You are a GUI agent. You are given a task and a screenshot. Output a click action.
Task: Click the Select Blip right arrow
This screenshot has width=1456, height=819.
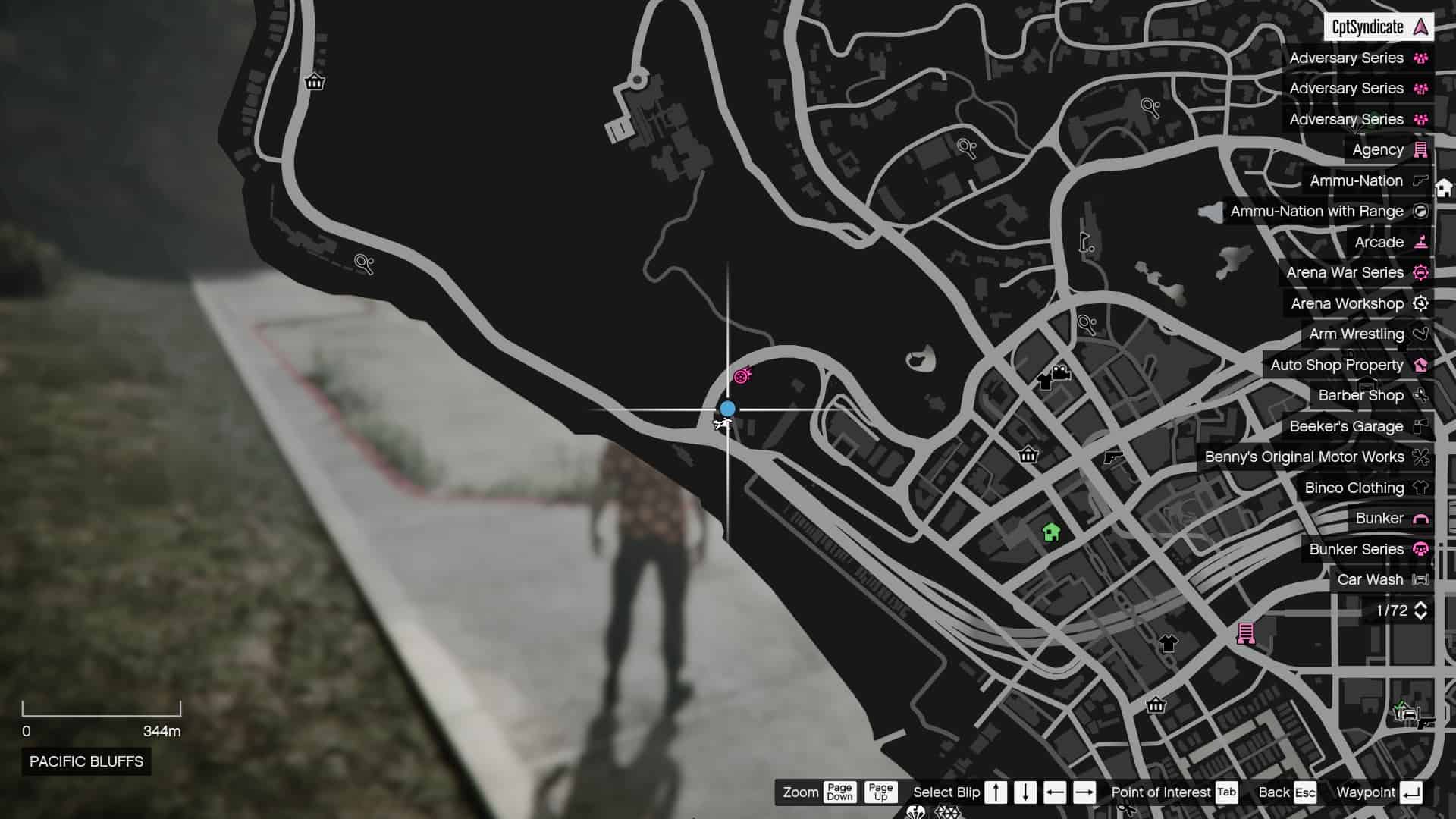point(1085,792)
